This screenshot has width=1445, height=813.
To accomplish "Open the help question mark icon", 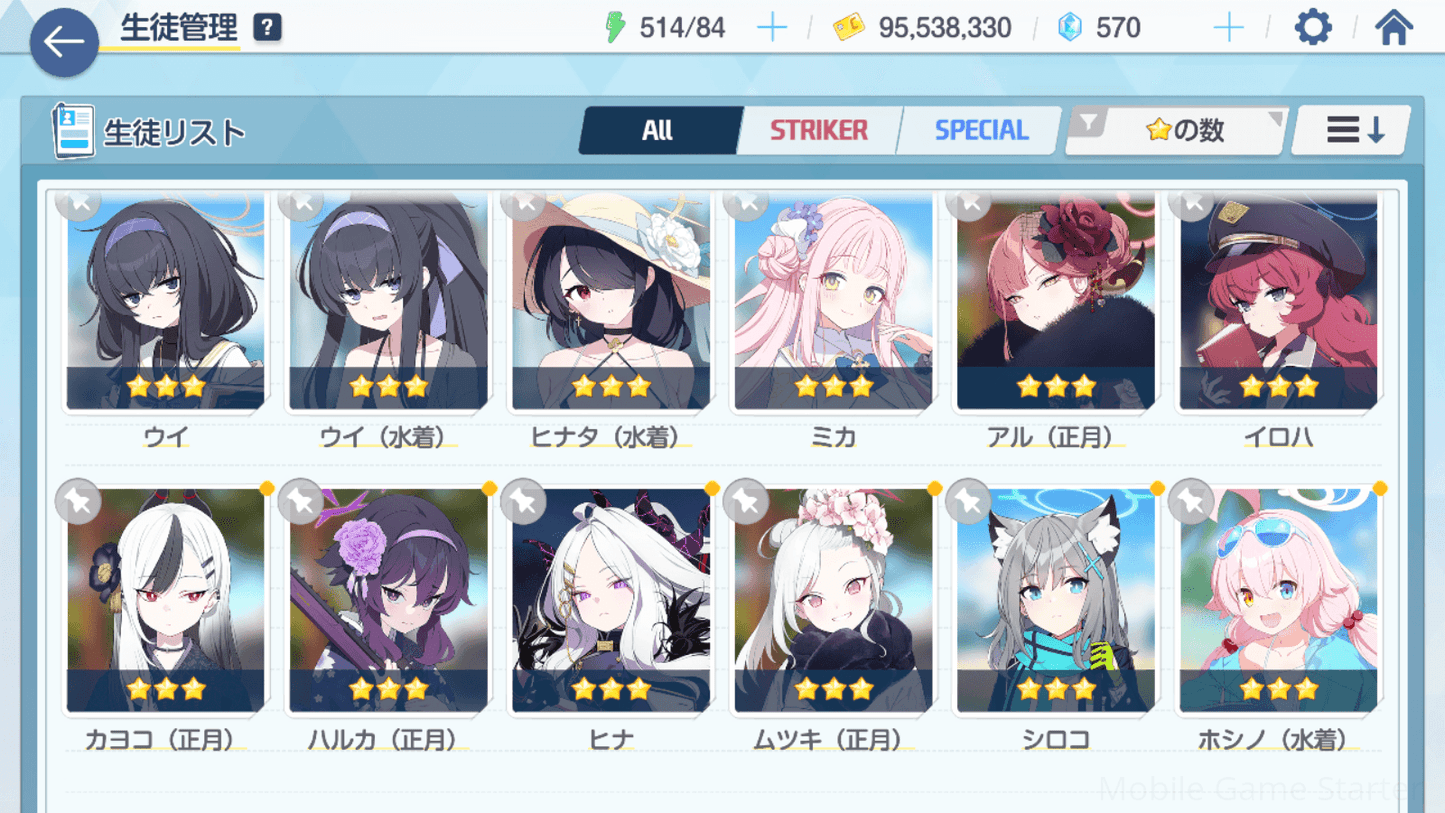I will pos(267,27).
